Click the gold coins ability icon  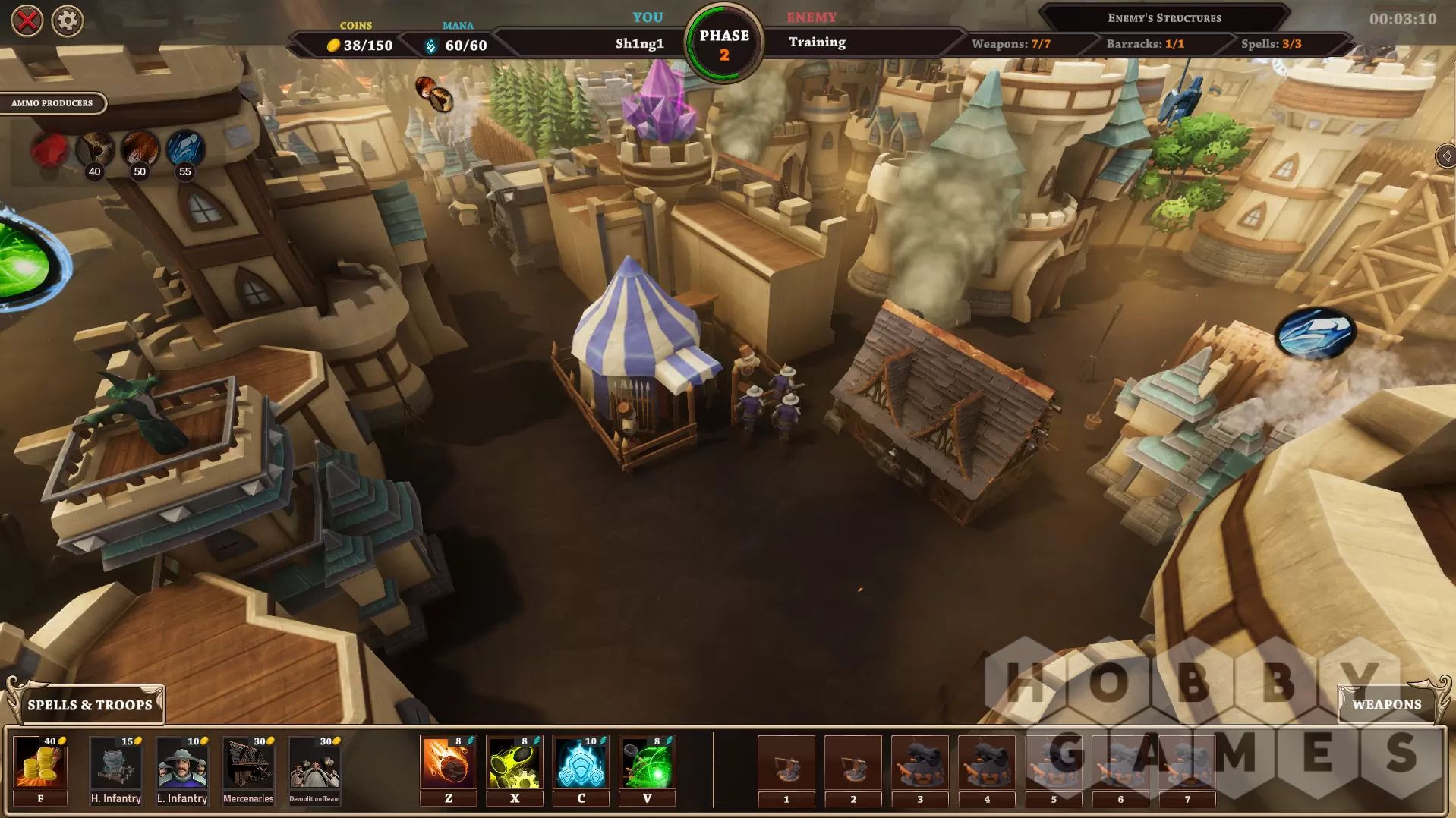click(x=40, y=763)
